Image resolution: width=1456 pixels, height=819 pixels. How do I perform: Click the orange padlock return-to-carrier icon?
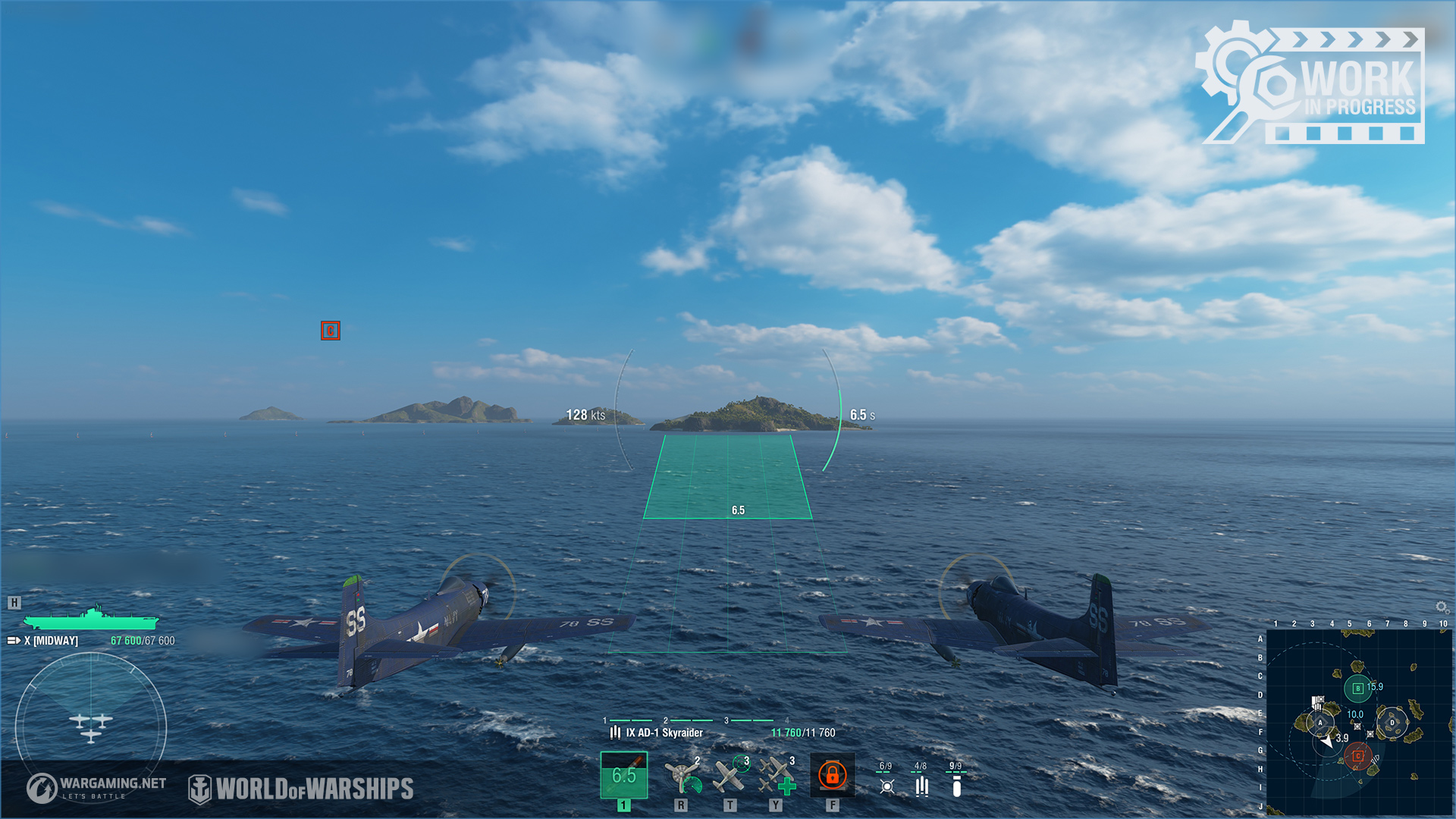(x=832, y=775)
